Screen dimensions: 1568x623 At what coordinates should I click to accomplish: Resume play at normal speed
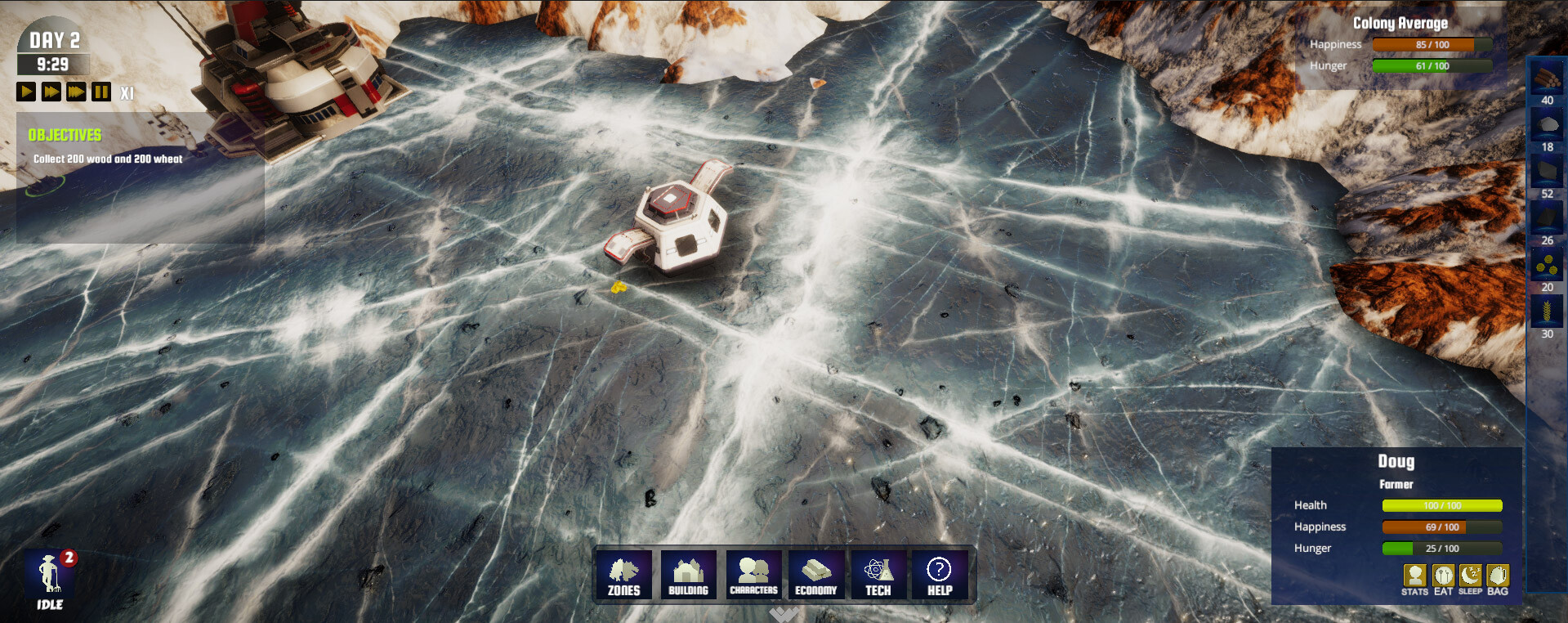point(25,92)
